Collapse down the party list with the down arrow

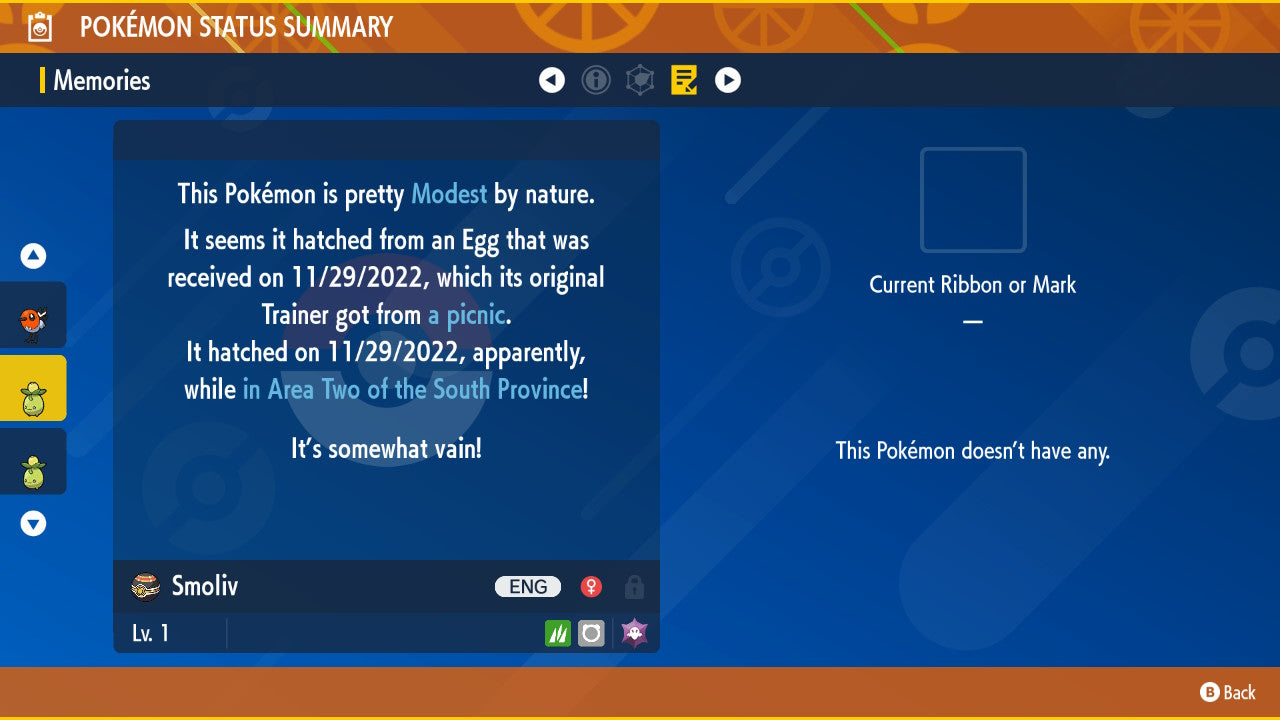33,522
